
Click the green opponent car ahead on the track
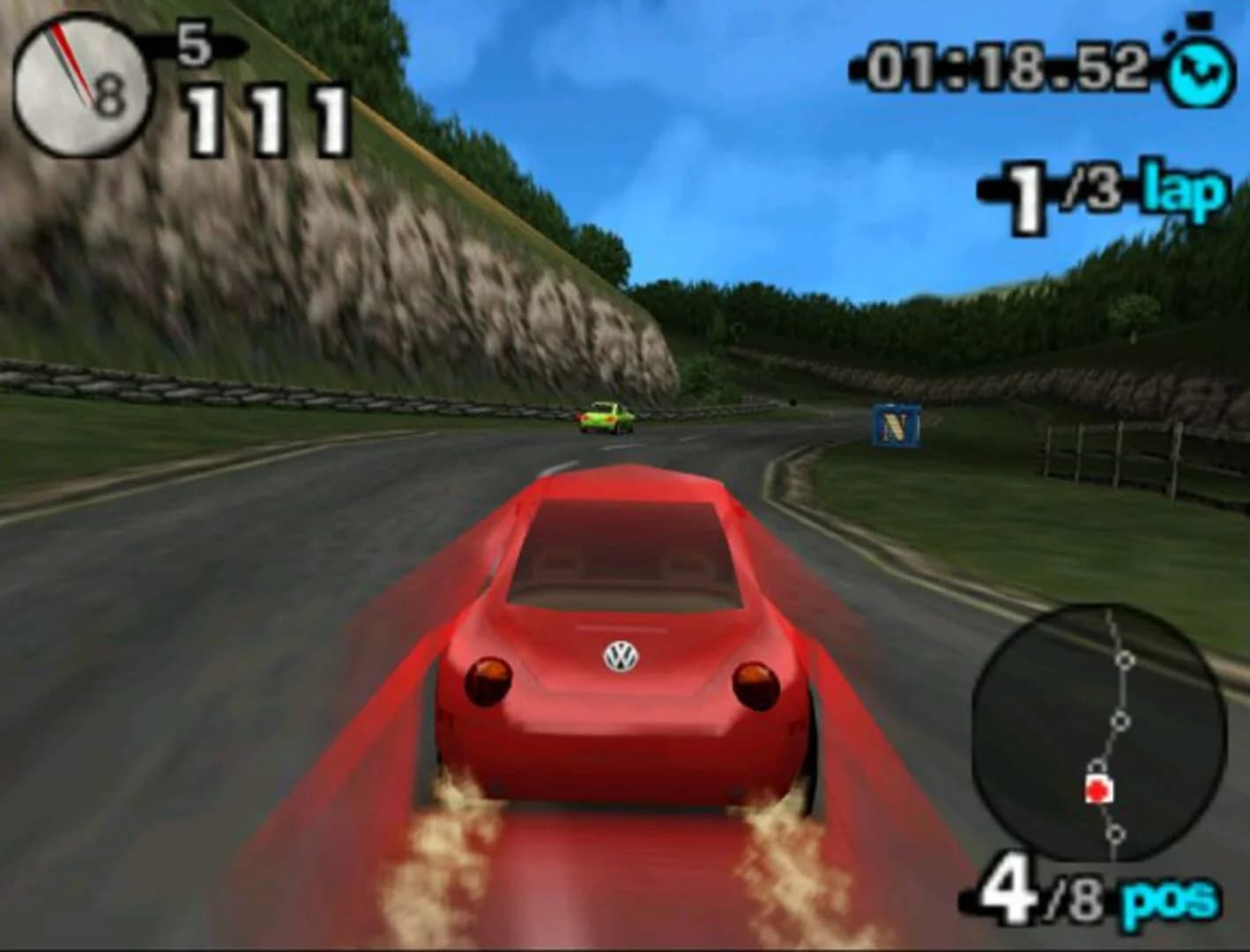click(x=605, y=420)
